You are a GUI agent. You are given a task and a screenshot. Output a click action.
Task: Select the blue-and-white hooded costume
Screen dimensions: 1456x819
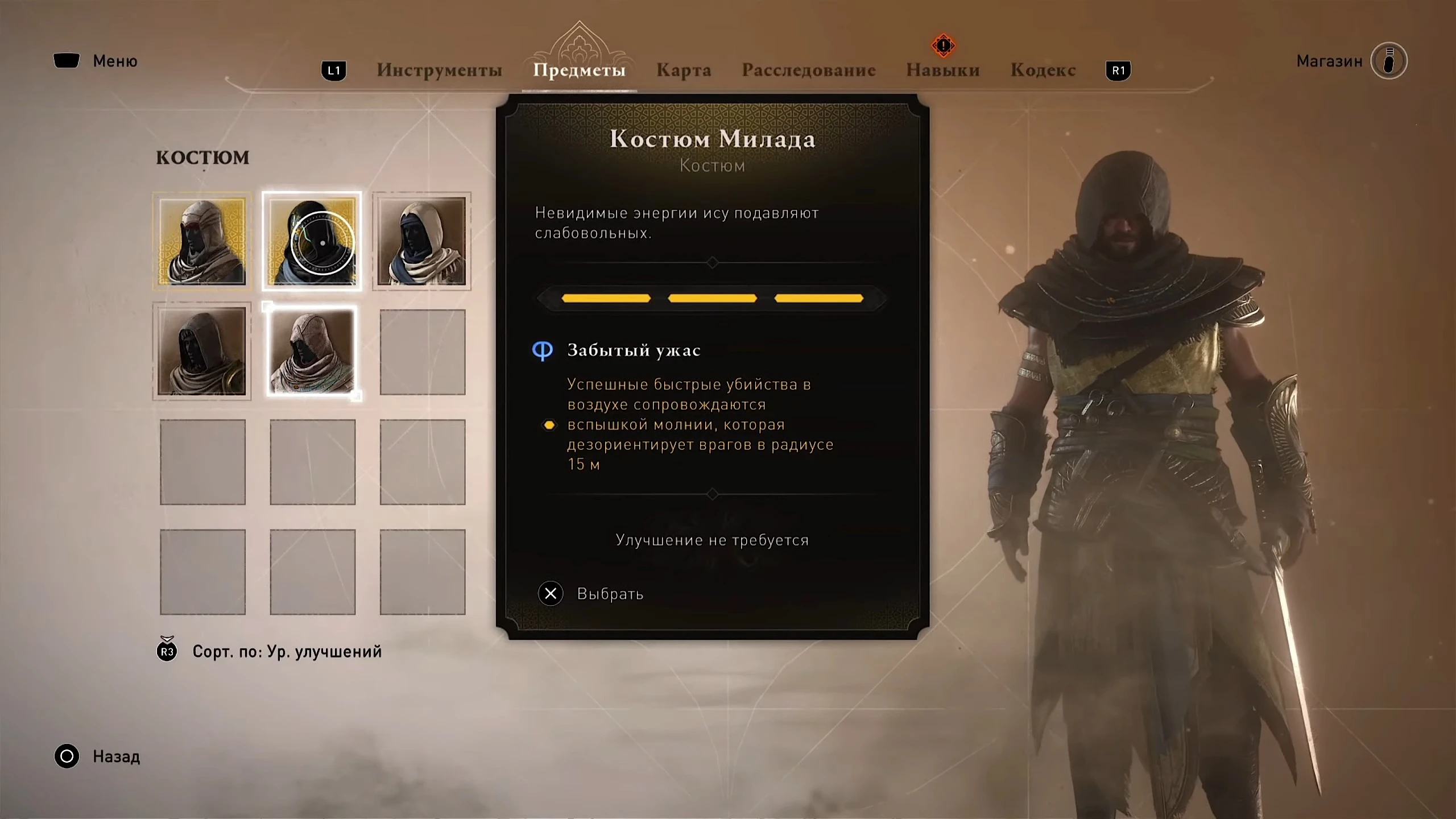pos(421,241)
